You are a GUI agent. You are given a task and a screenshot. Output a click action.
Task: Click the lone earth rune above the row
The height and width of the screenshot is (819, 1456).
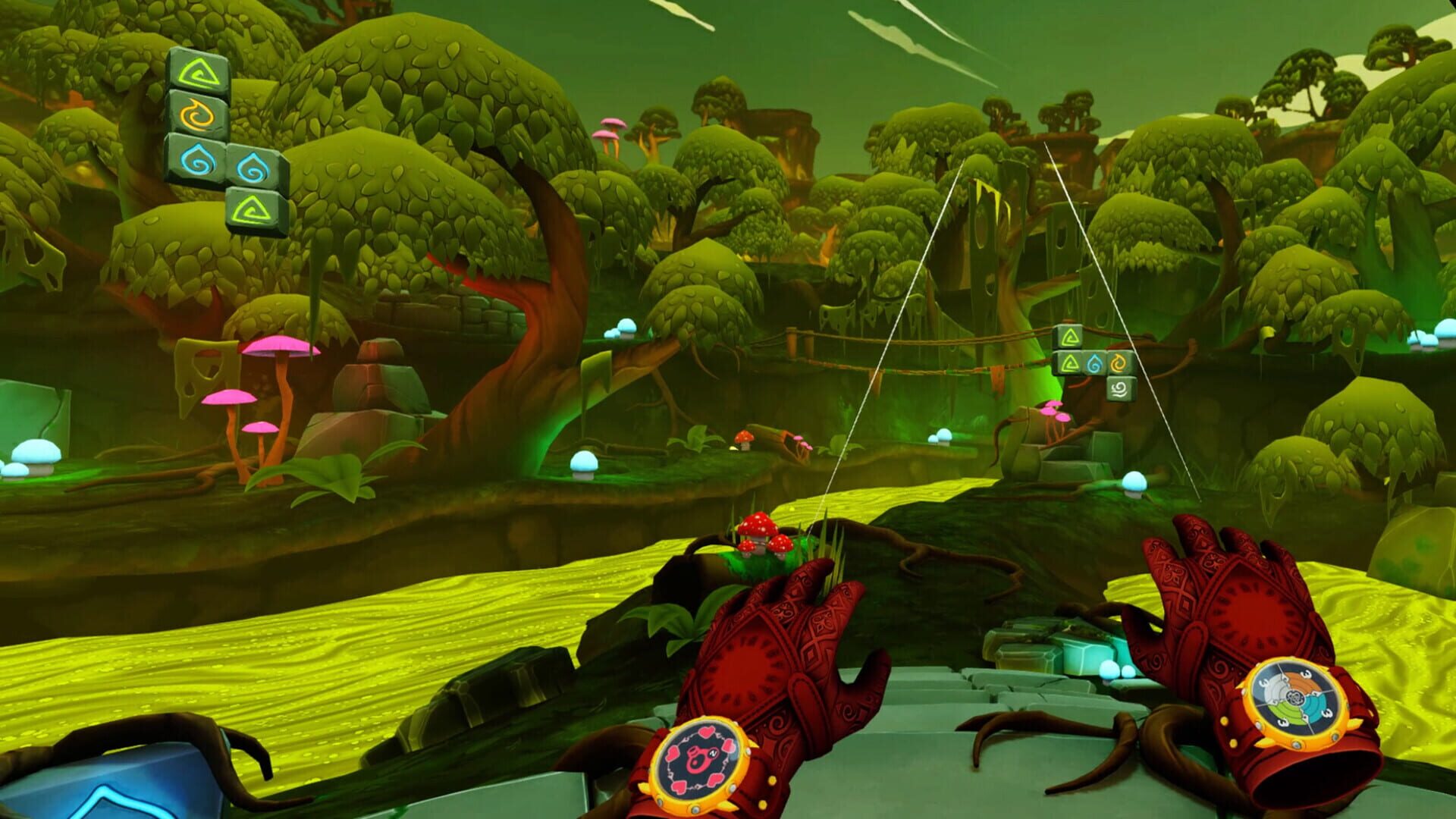(x=1069, y=337)
